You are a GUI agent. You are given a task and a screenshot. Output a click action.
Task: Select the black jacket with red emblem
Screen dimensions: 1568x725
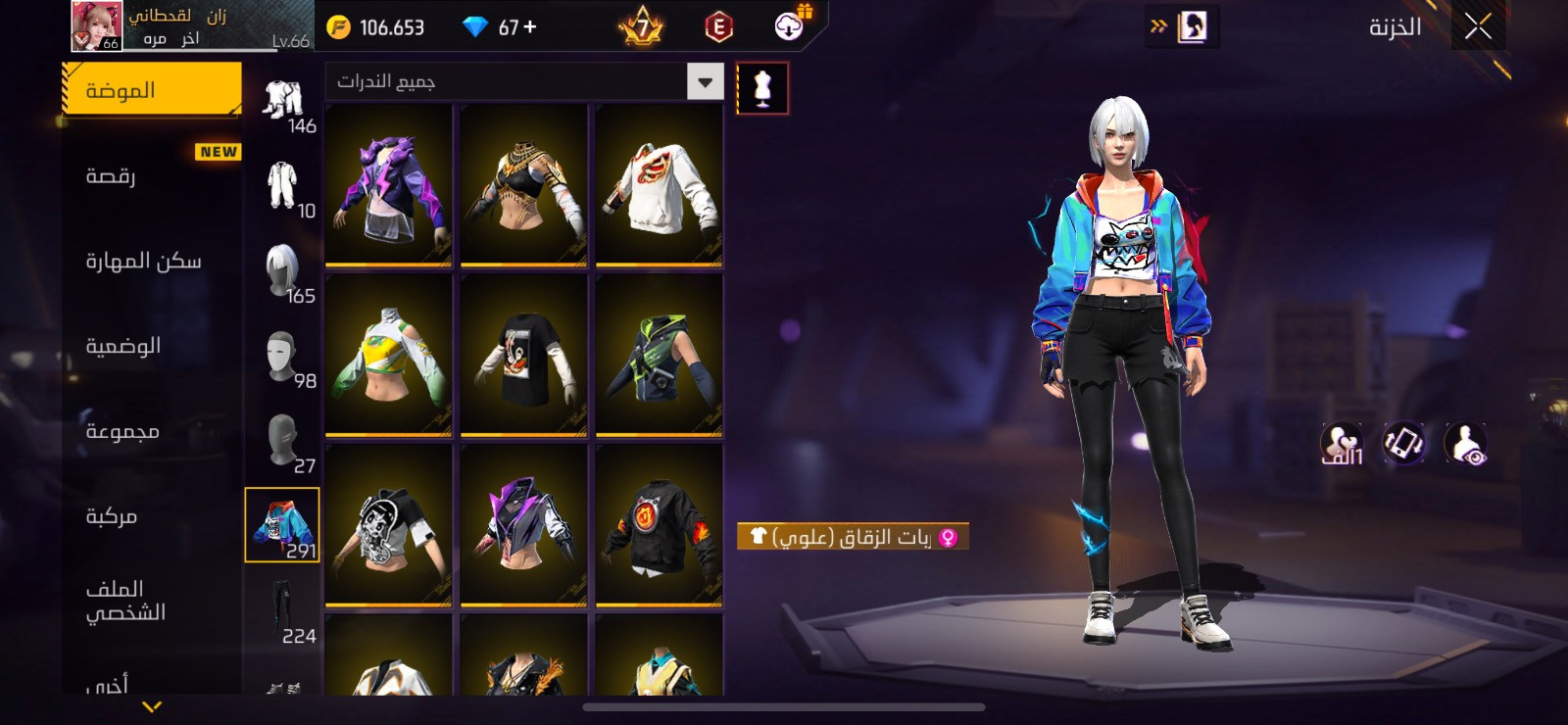pyautogui.click(x=659, y=525)
